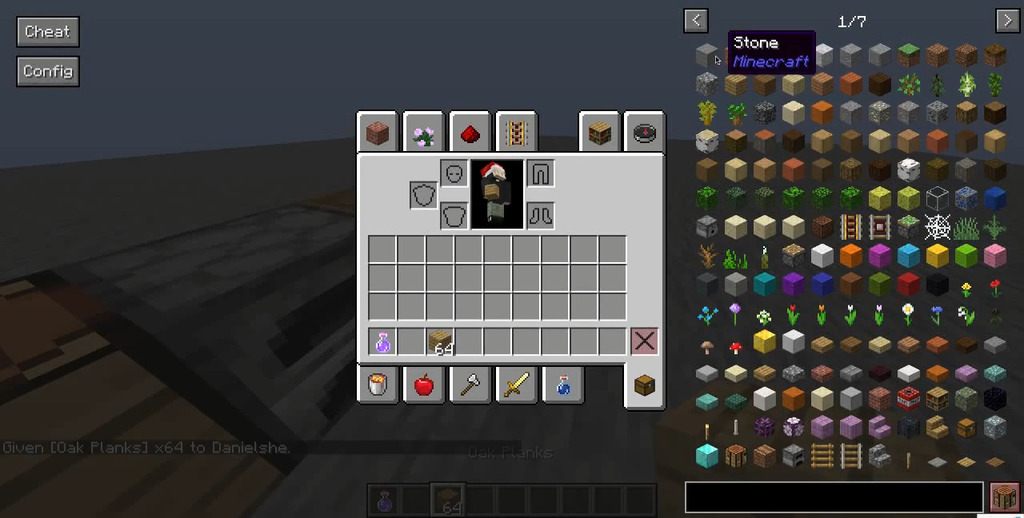Select the axe Tools tab
The height and width of the screenshot is (518, 1024).
(x=469, y=385)
